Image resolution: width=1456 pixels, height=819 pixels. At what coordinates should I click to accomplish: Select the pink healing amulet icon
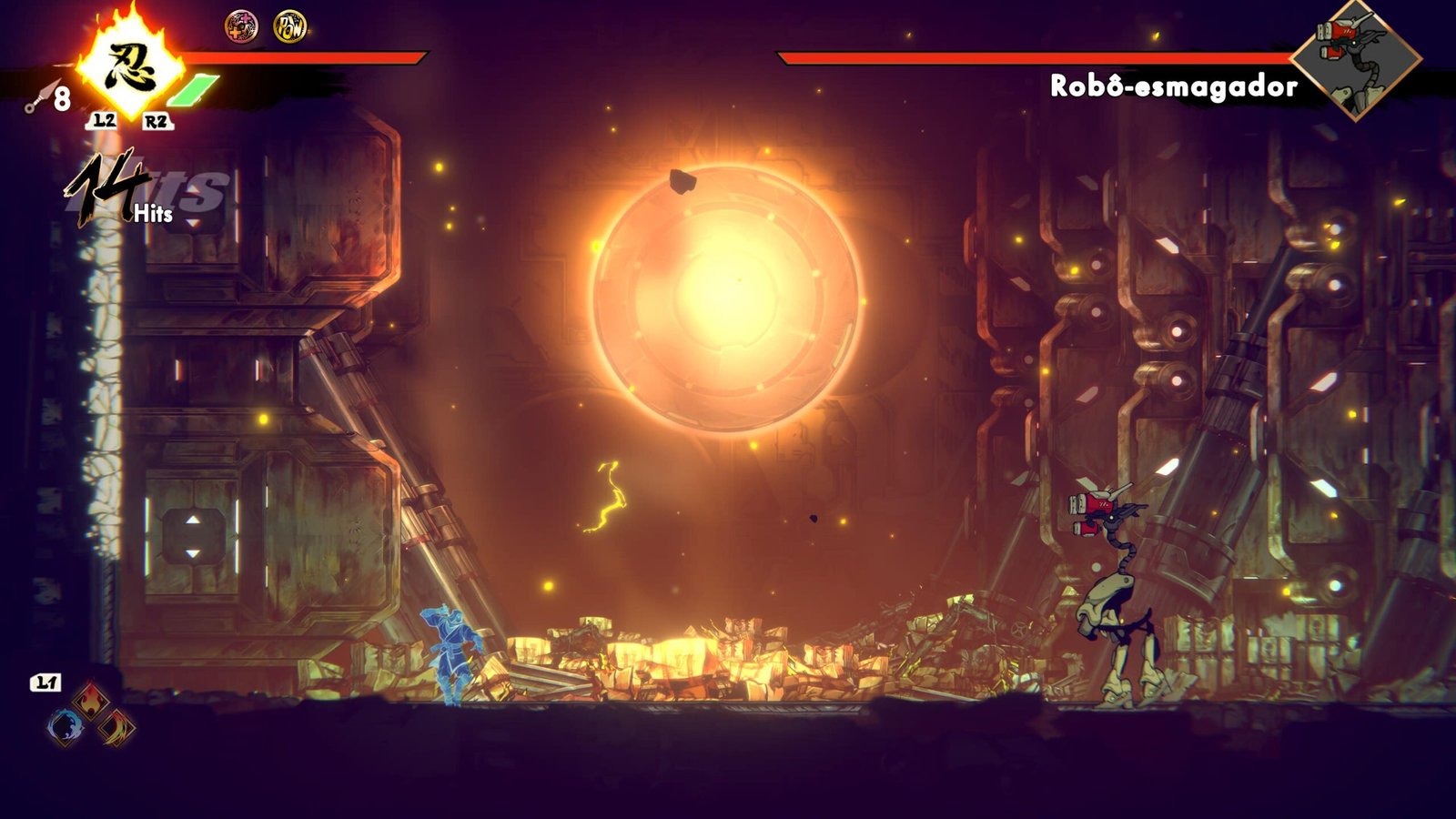pos(241,26)
